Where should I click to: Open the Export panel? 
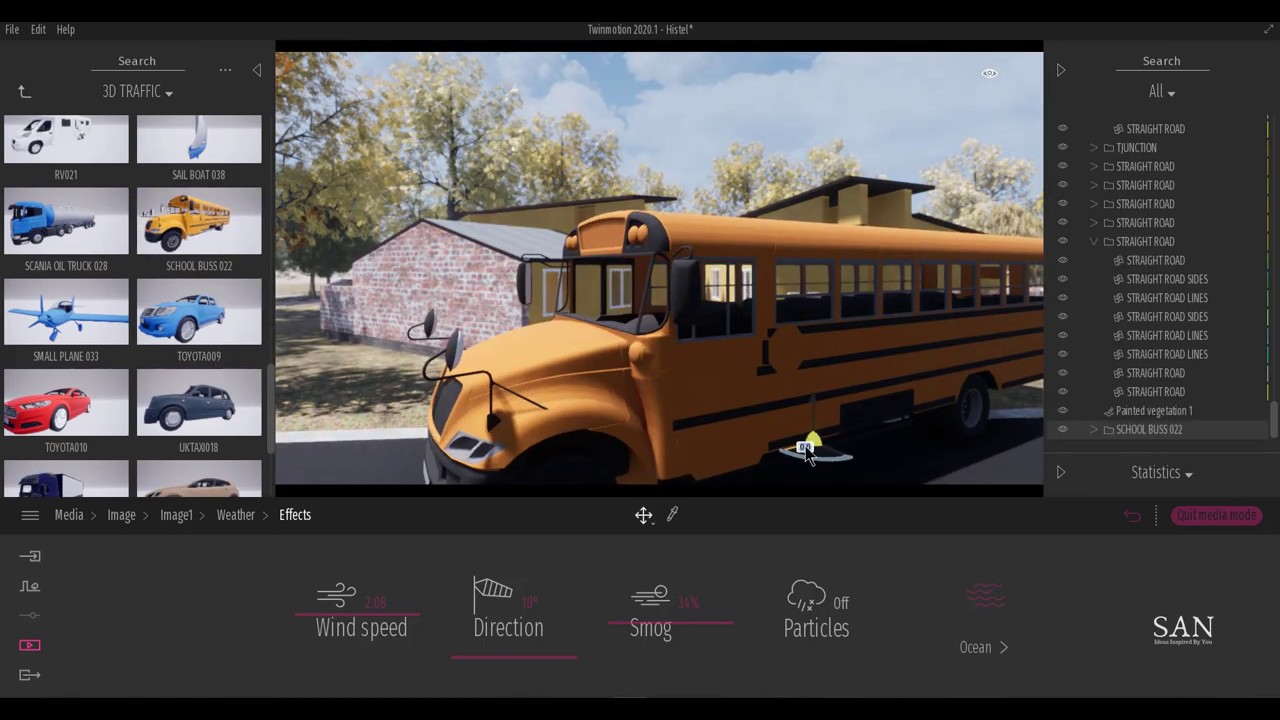pyautogui.click(x=30, y=675)
